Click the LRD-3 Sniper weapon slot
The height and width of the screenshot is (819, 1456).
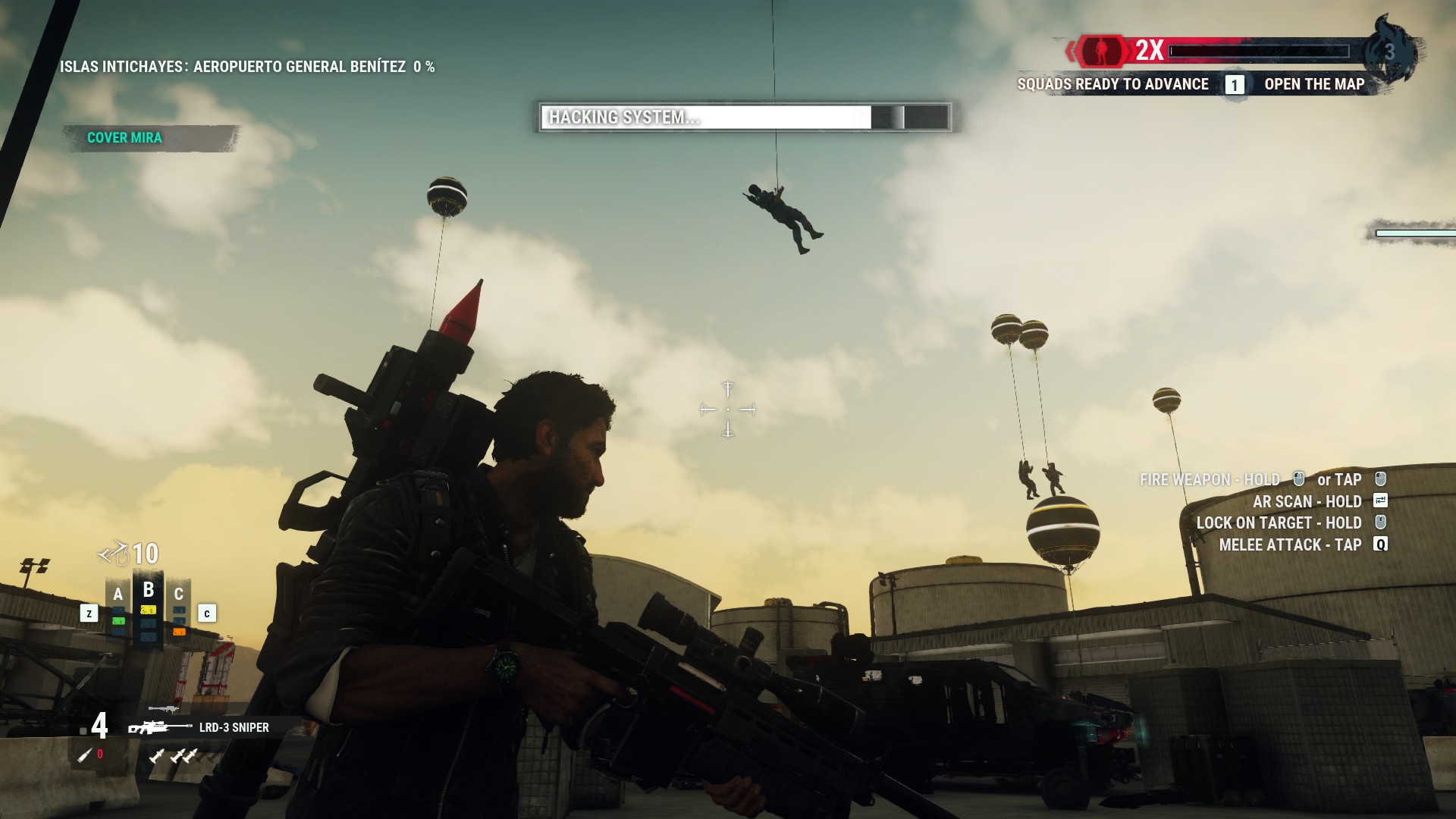tap(200, 727)
